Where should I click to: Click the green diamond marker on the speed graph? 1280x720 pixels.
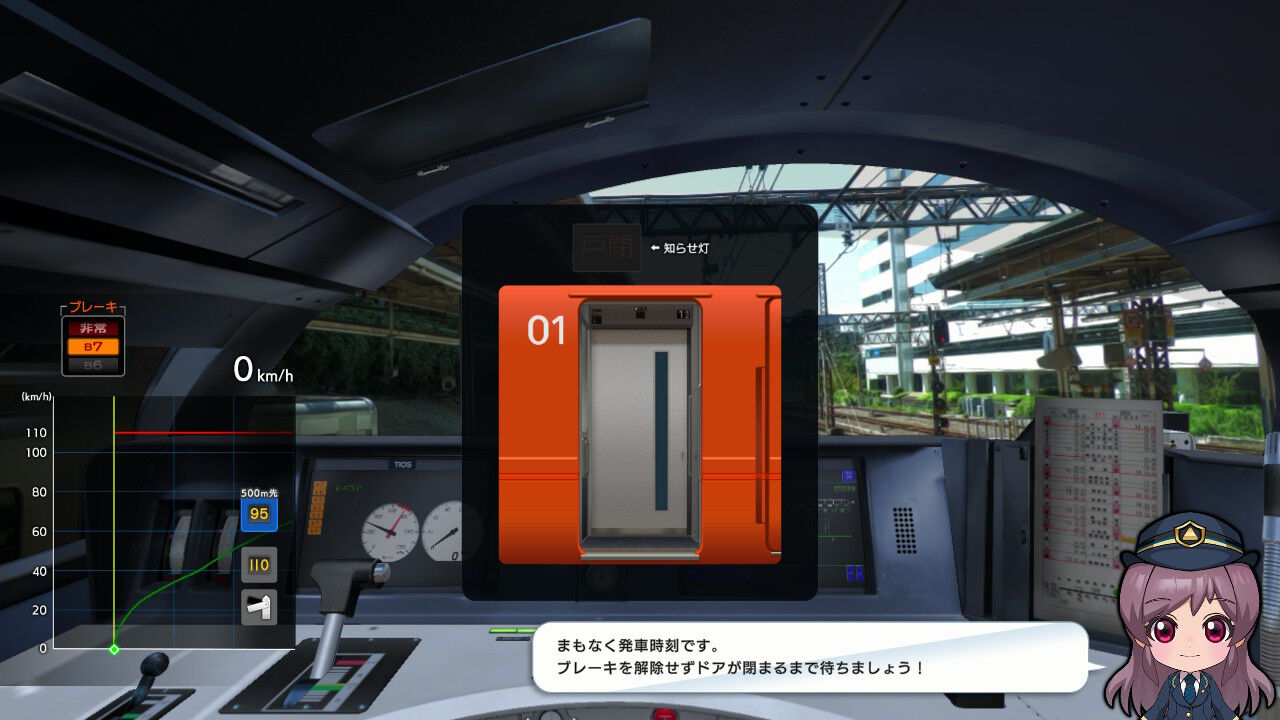point(114,648)
